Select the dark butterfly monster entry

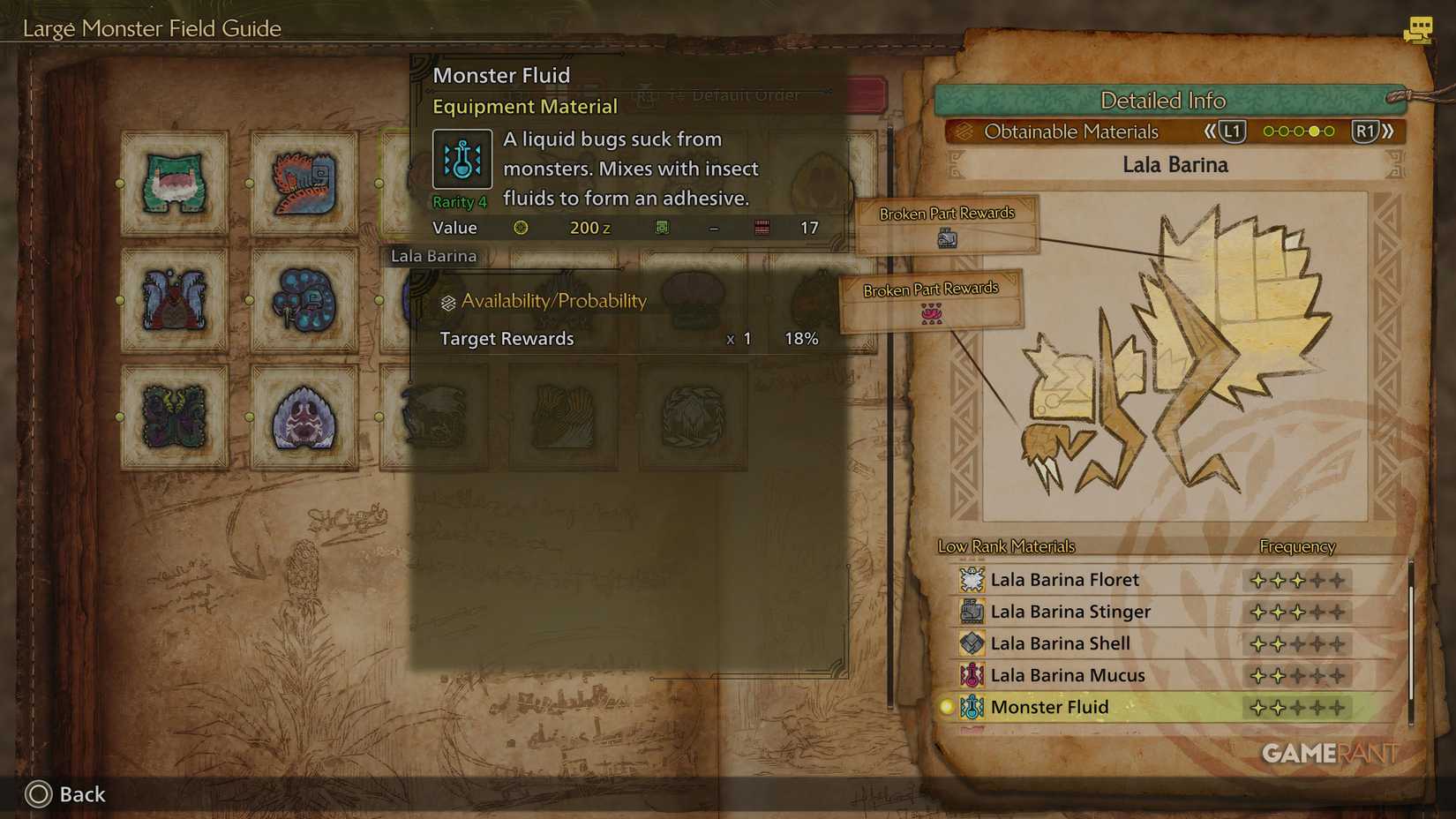[x=172, y=415]
